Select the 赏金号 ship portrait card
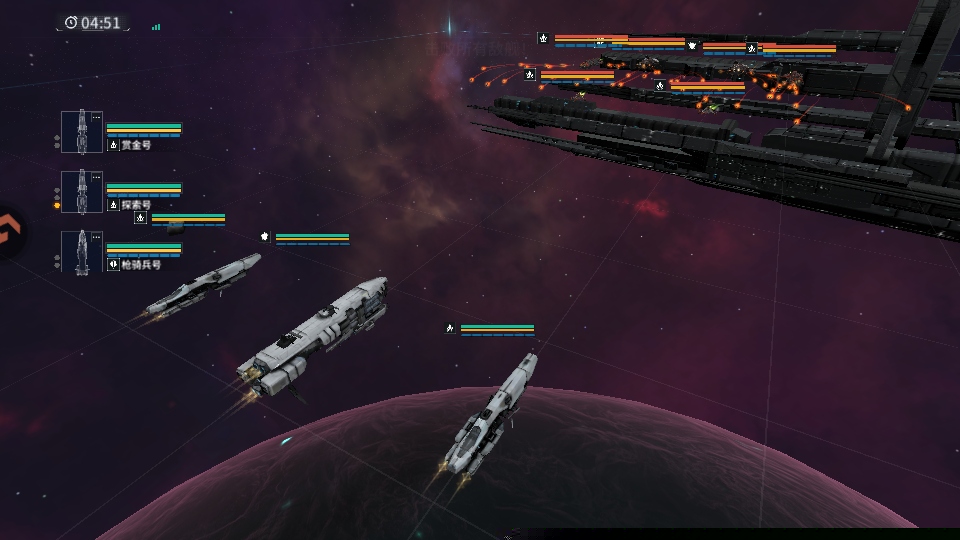Screen dimensions: 960x540 coord(81,132)
